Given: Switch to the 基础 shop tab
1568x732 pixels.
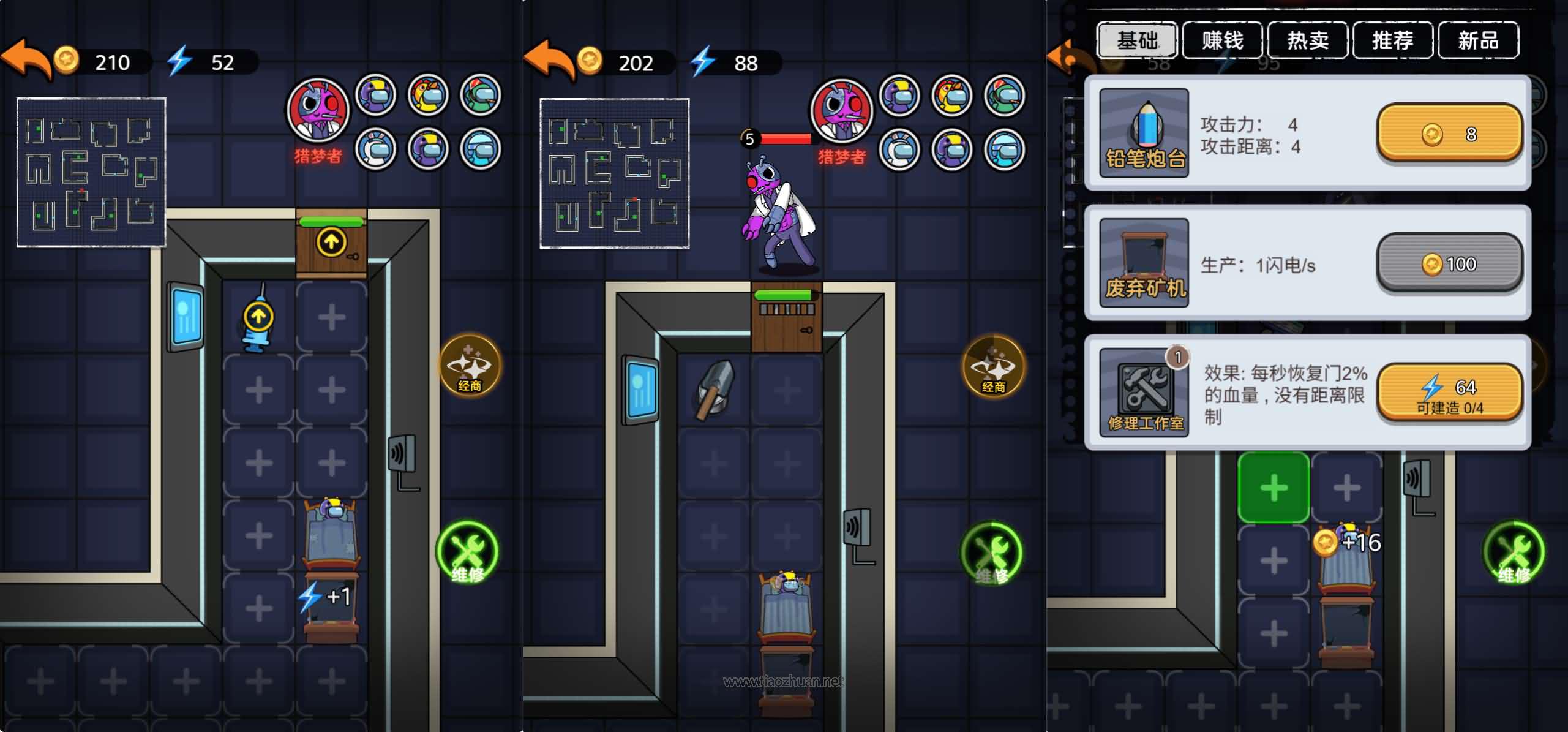Looking at the screenshot, I should pyautogui.click(x=1137, y=40).
